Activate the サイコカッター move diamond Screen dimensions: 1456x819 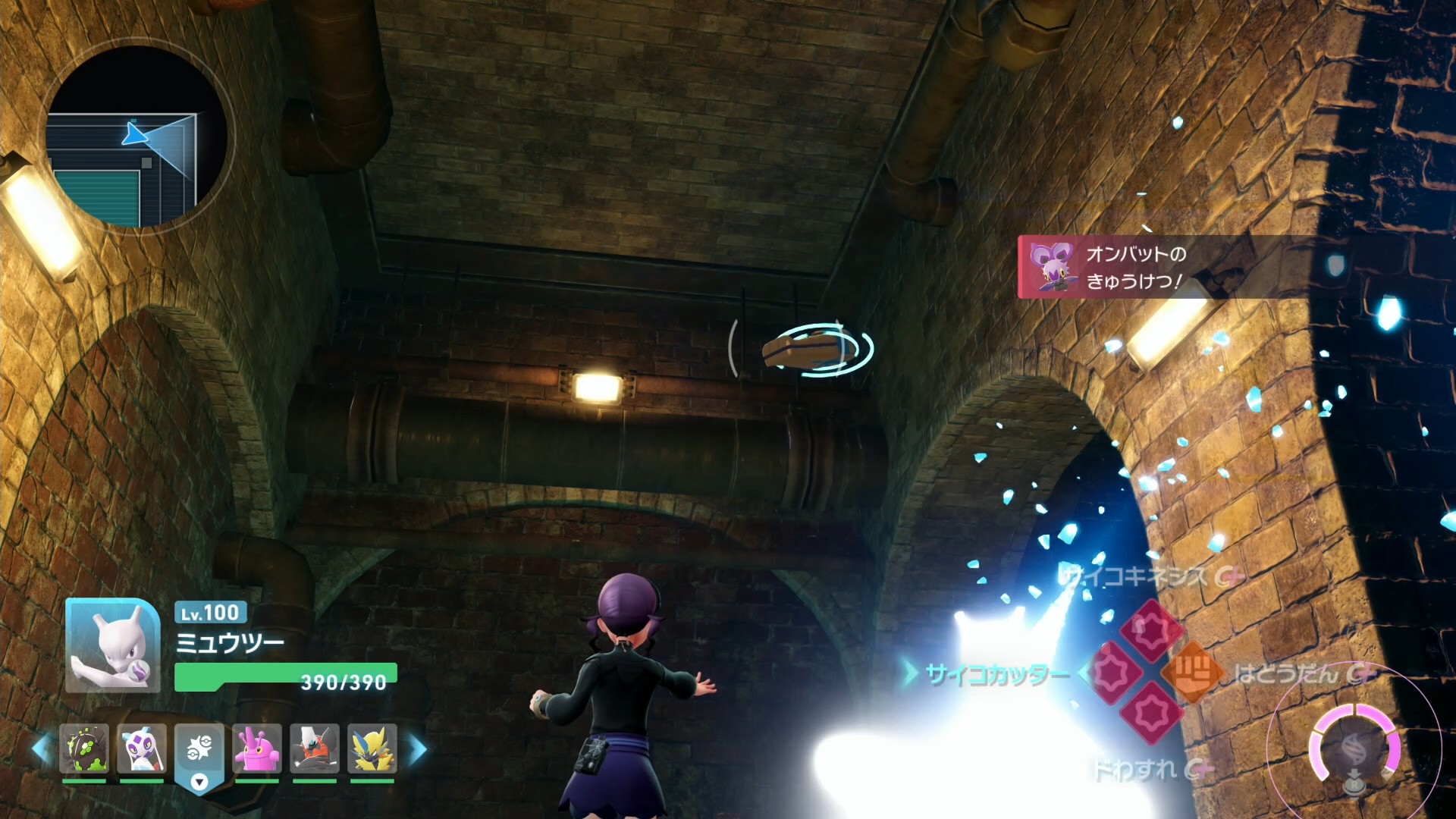pyautogui.click(x=1112, y=672)
